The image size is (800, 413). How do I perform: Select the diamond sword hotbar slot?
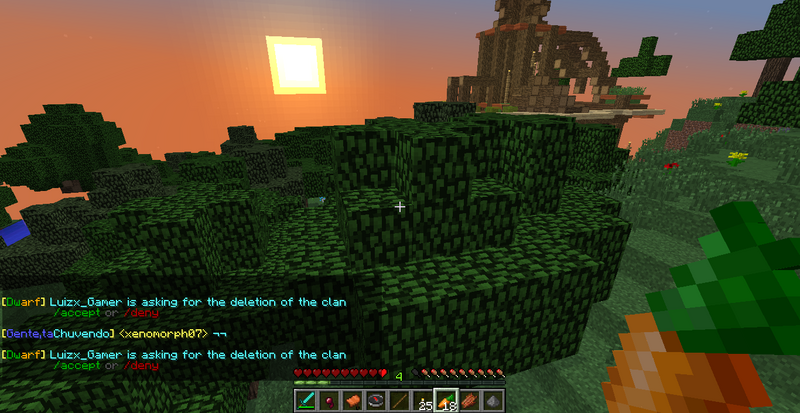pos(306,401)
